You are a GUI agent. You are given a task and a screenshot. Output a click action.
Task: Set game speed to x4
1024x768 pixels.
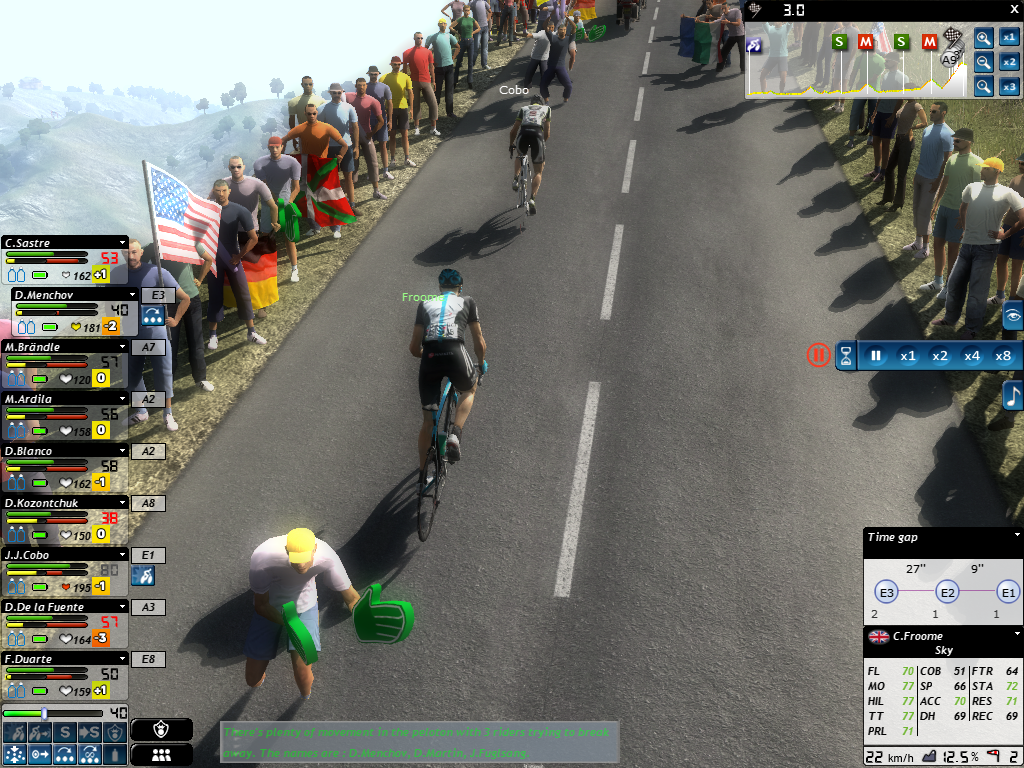point(972,355)
